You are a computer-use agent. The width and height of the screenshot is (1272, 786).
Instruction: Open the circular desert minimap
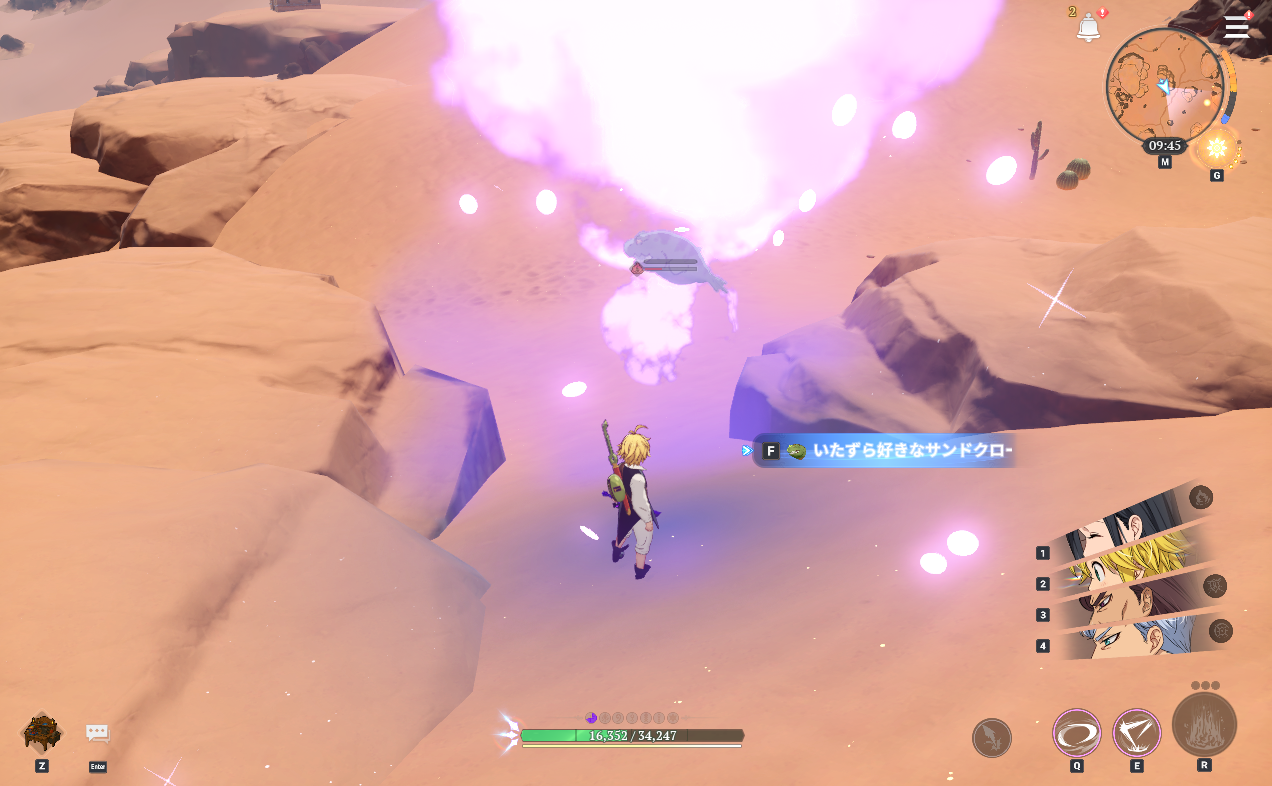point(1164,87)
